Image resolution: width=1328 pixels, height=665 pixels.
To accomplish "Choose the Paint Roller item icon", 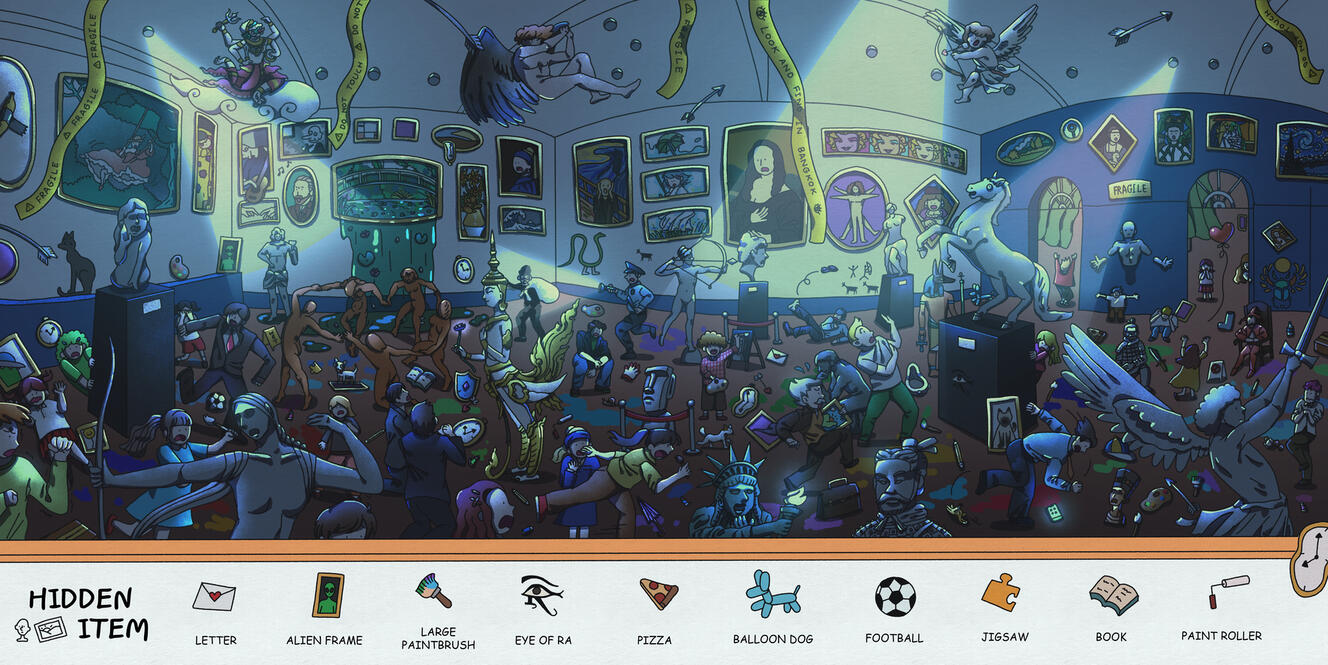I will coord(1222,592).
